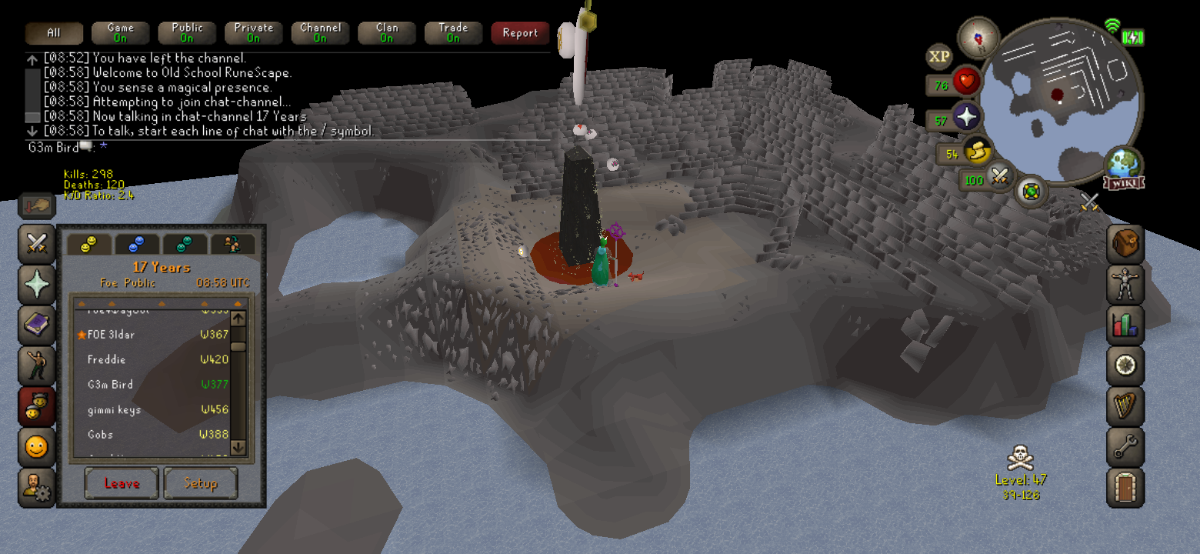Toggle the Game chat filter

point(120,33)
